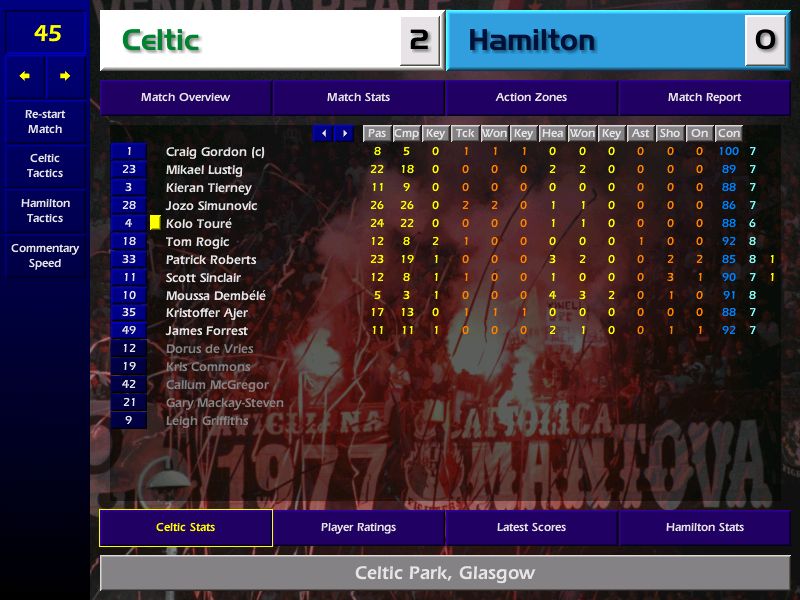This screenshot has height=600, width=800.
Task: View Latest Scores
Action: point(531,528)
